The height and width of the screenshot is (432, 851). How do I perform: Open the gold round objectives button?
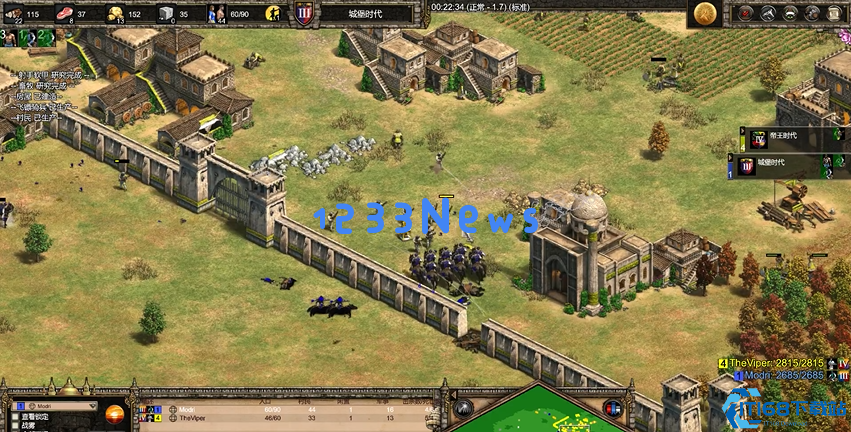pyautogui.click(x=706, y=13)
